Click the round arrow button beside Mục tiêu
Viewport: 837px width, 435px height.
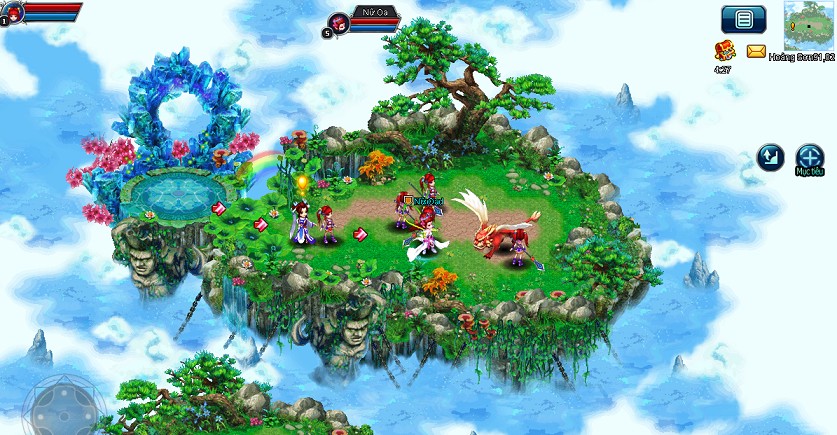point(769,157)
